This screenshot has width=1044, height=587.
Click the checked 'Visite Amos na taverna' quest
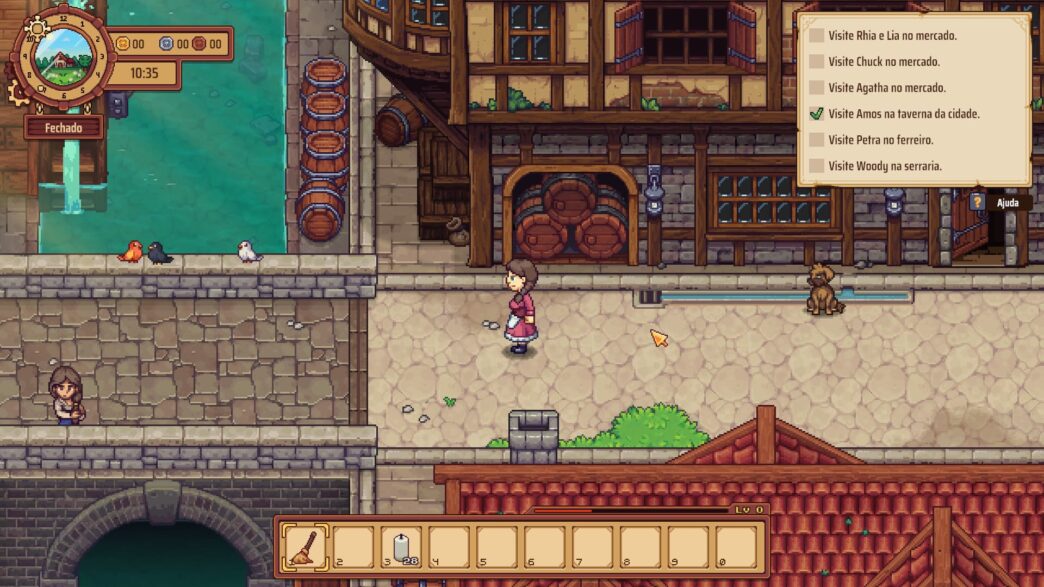[903, 114]
